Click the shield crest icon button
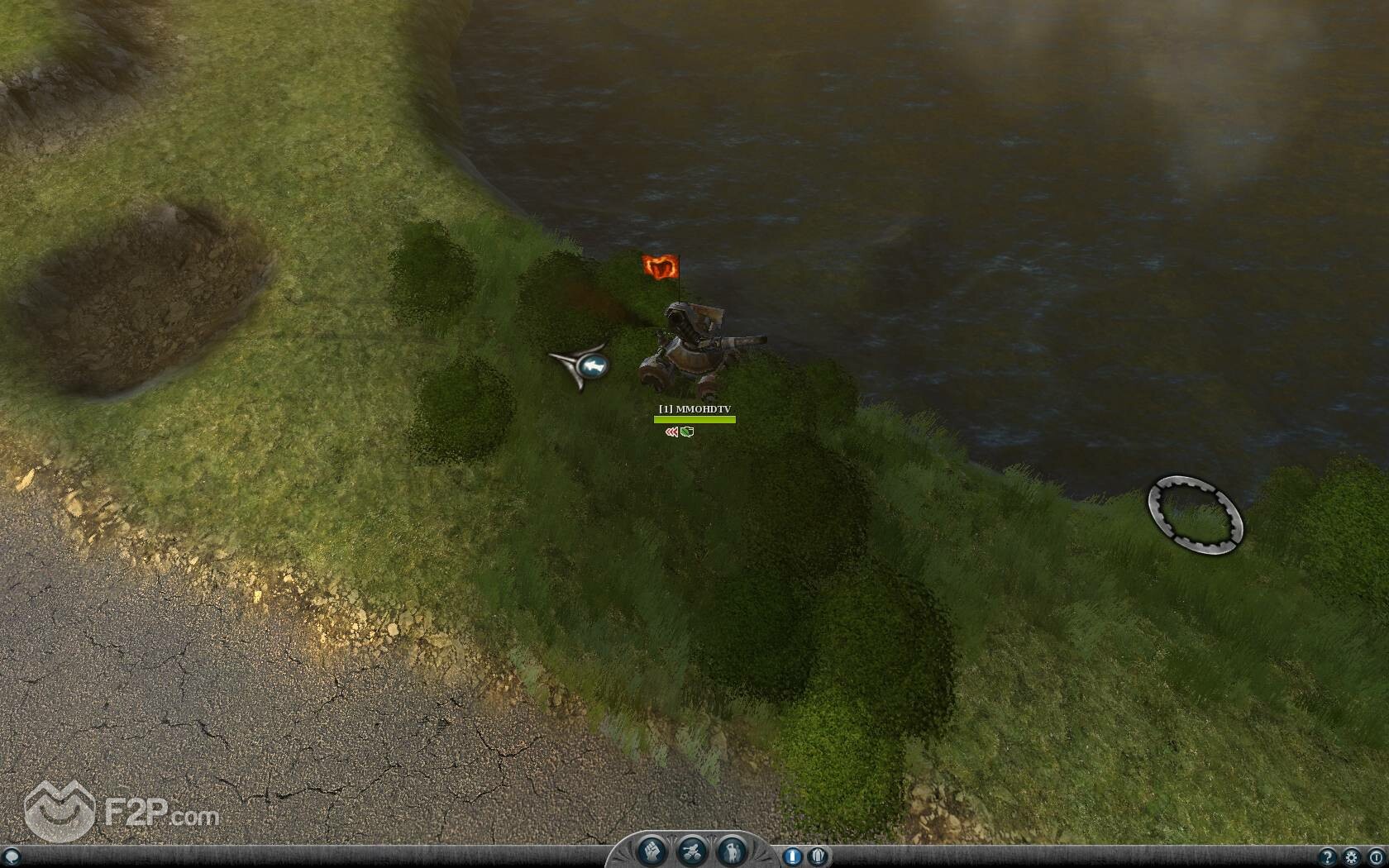 tap(818, 856)
